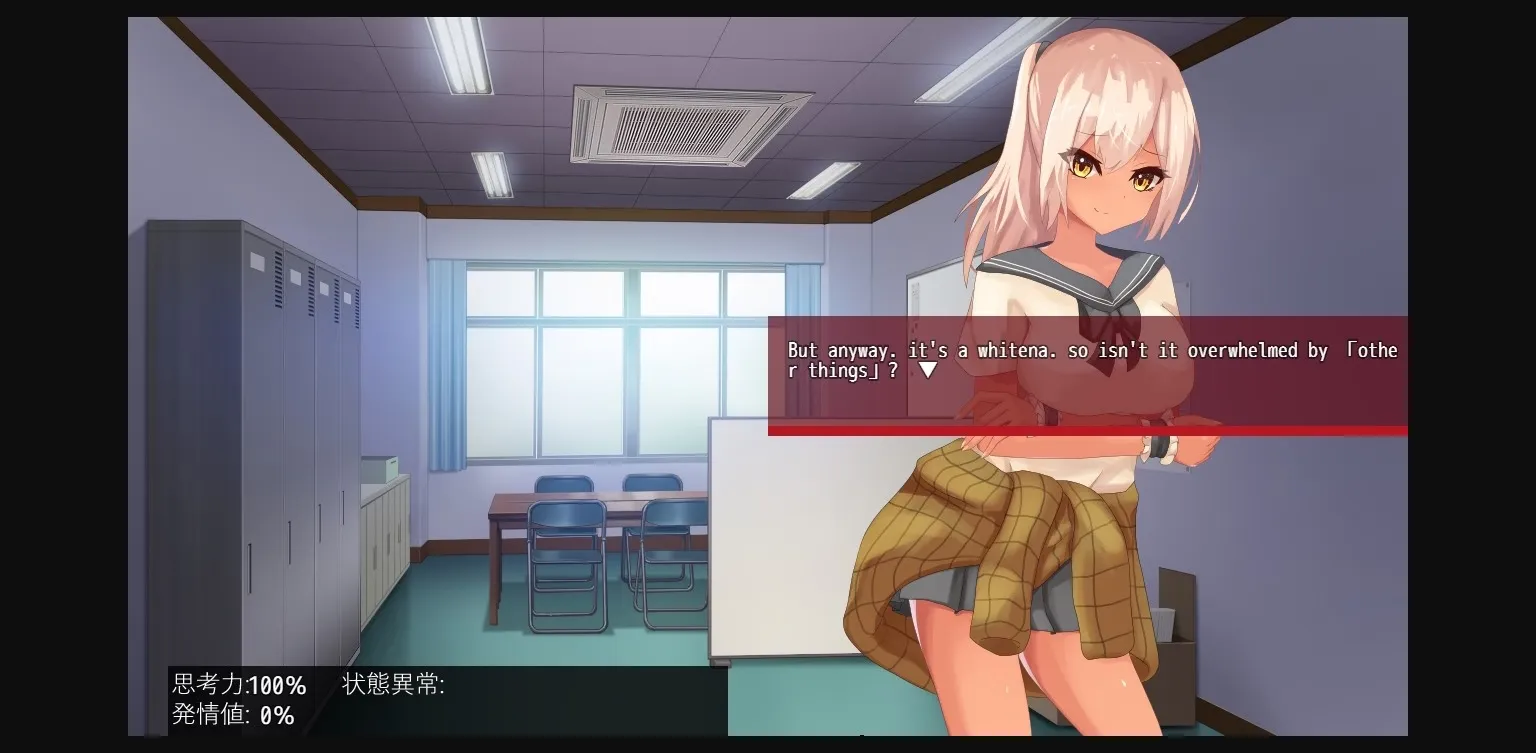
Task: Click the gray lockers on the left wall
Action: (x=250, y=420)
